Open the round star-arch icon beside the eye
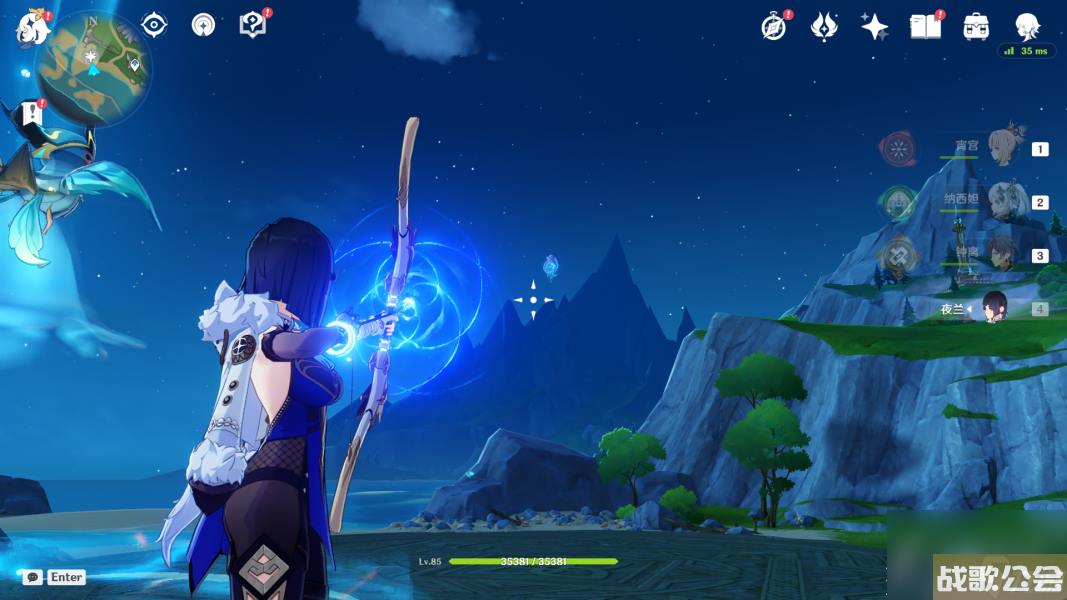Image resolution: width=1067 pixels, height=600 pixels. click(x=203, y=25)
